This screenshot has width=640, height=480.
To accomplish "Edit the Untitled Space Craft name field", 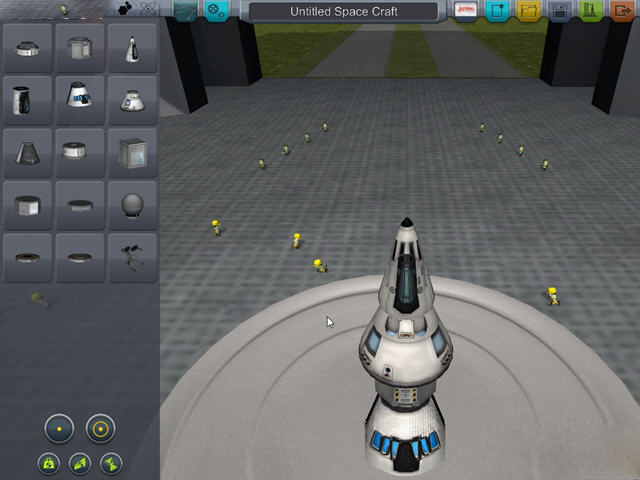I will tap(342, 11).
